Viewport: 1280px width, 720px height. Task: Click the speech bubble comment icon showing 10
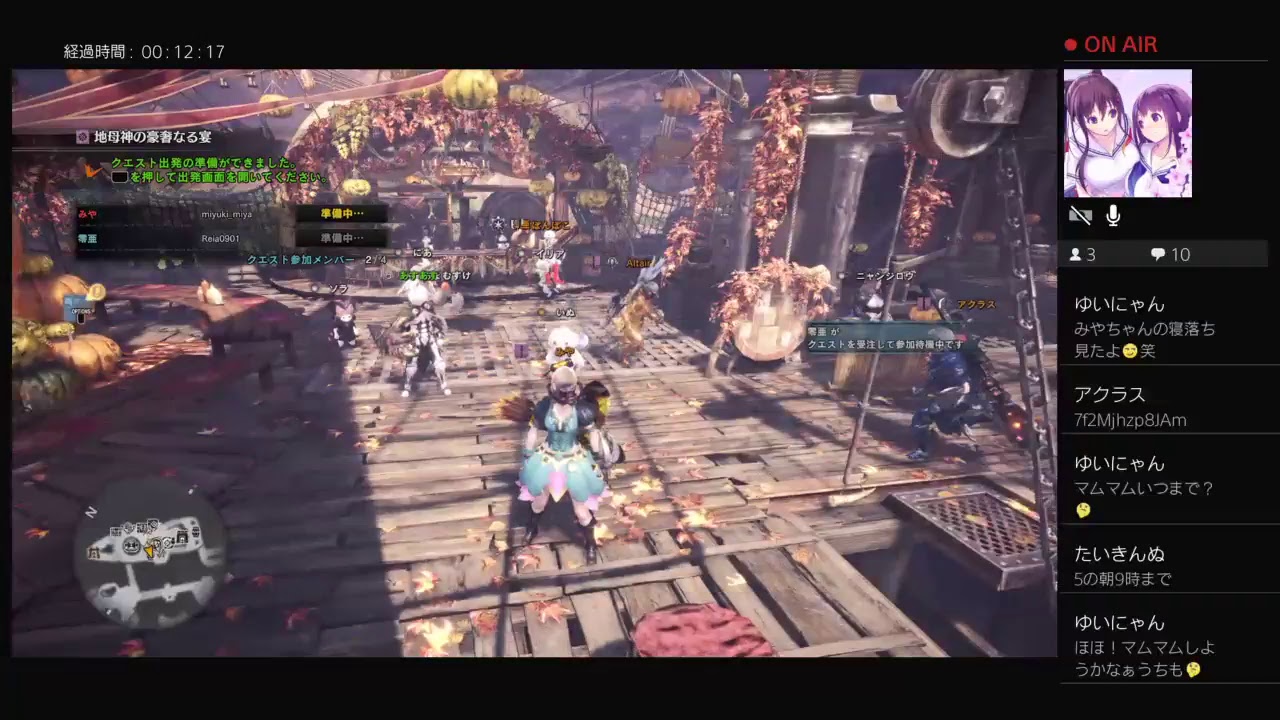tap(1158, 254)
